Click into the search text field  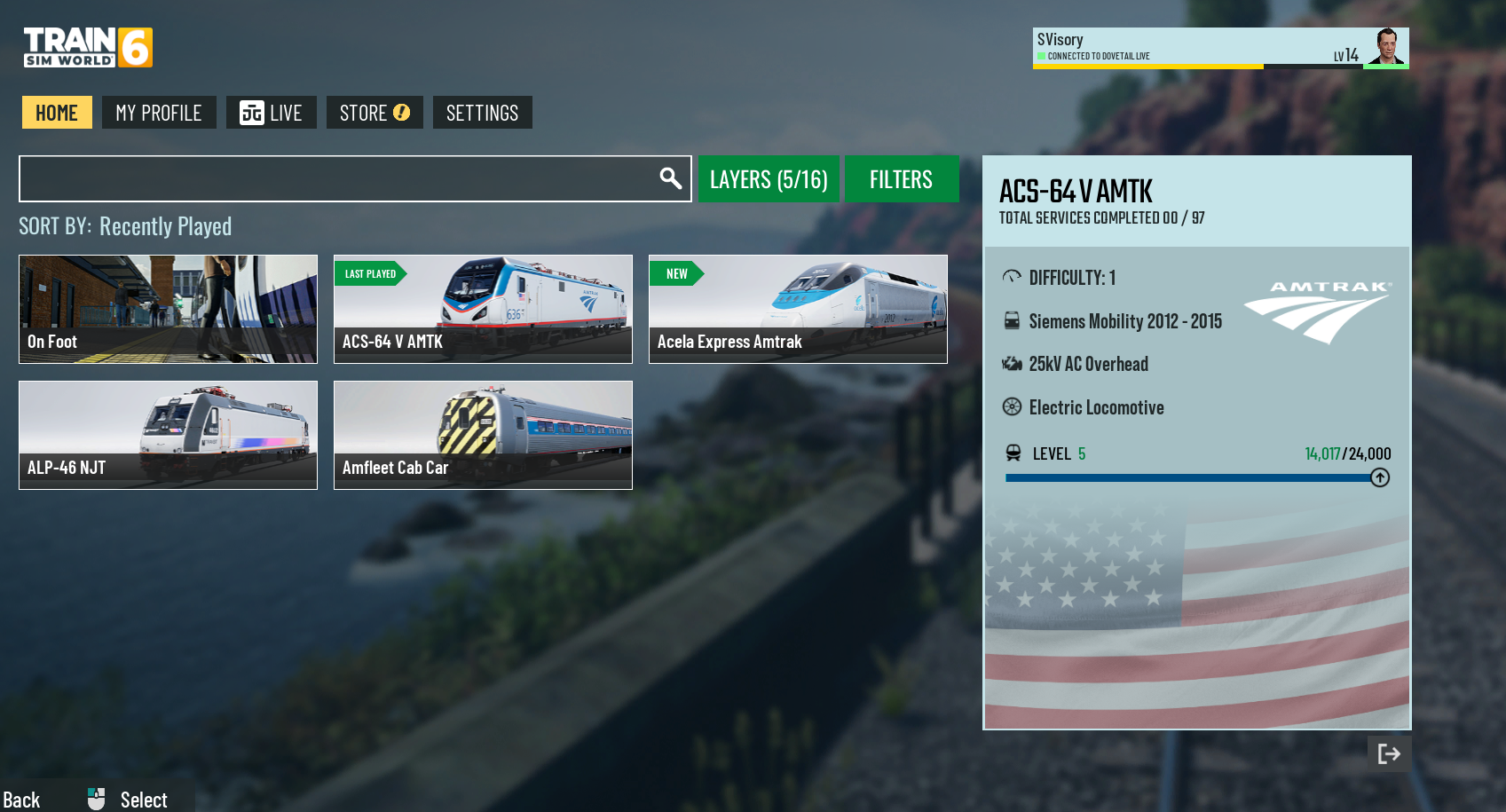pyautogui.click(x=337, y=179)
